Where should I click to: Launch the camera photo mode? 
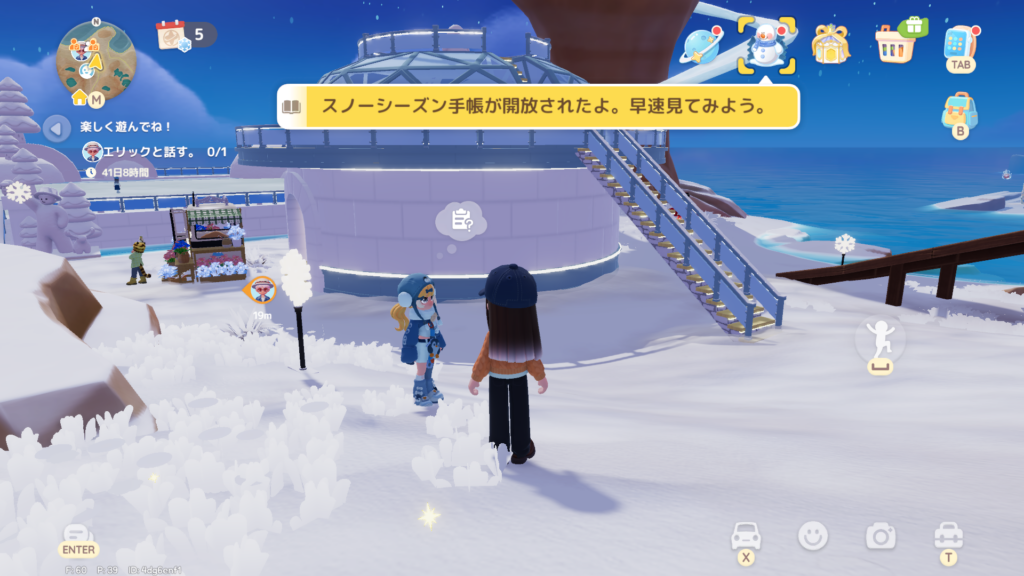pos(880,537)
